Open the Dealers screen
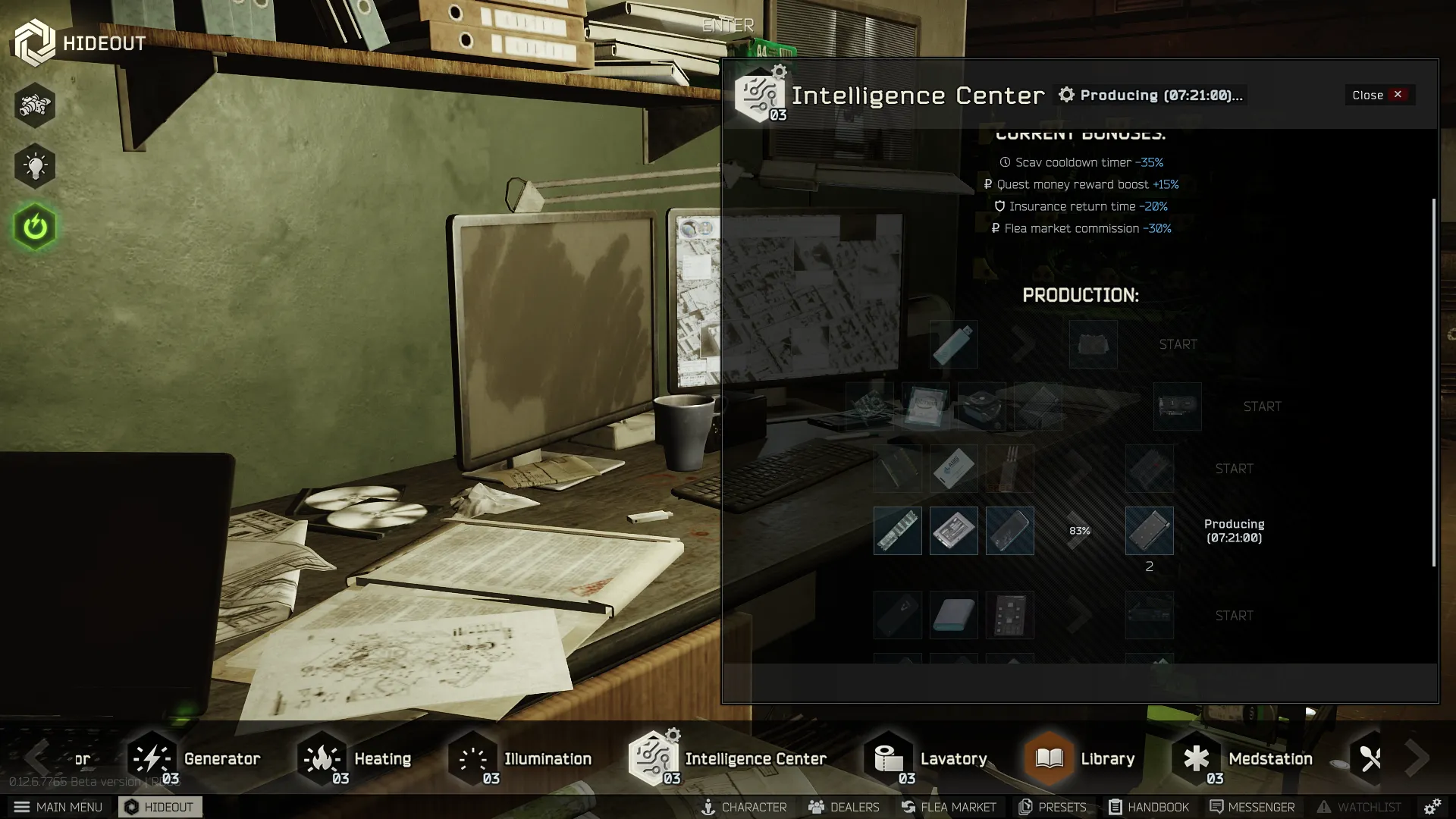The width and height of the screenshot is (1456, 819). tap(843, 807)
